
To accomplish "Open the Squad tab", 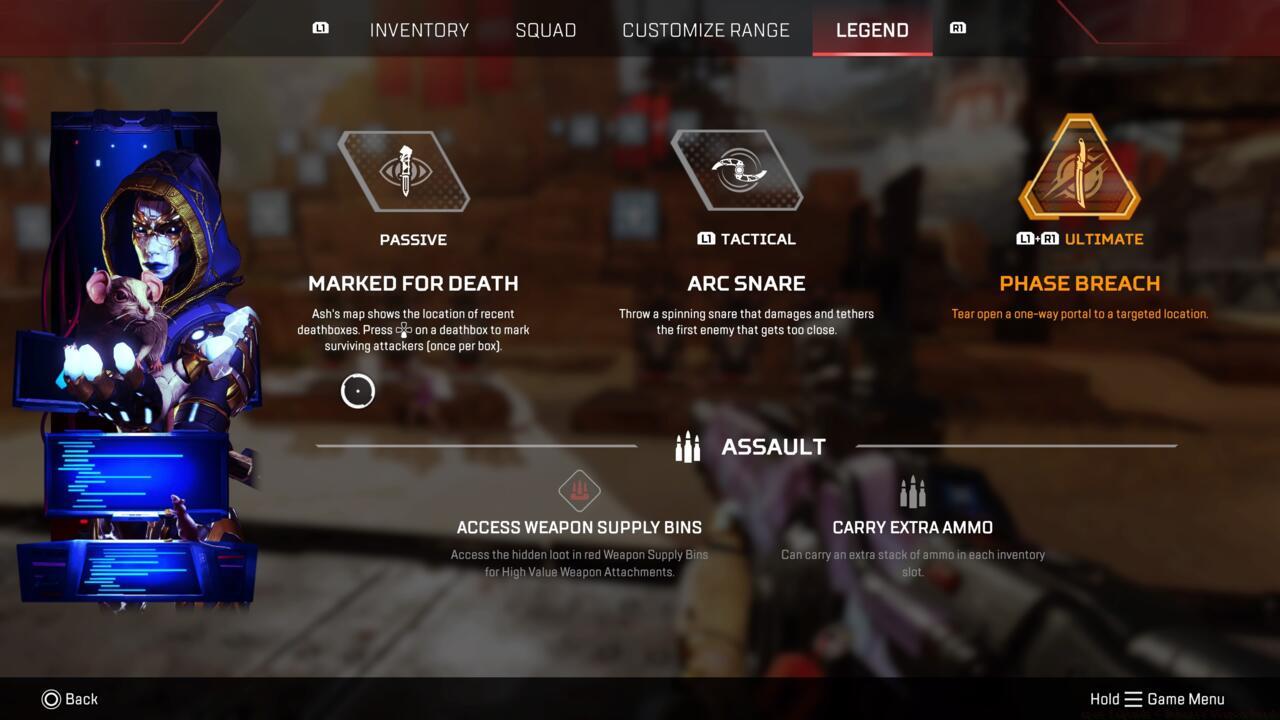I will (x=546, y=30).
